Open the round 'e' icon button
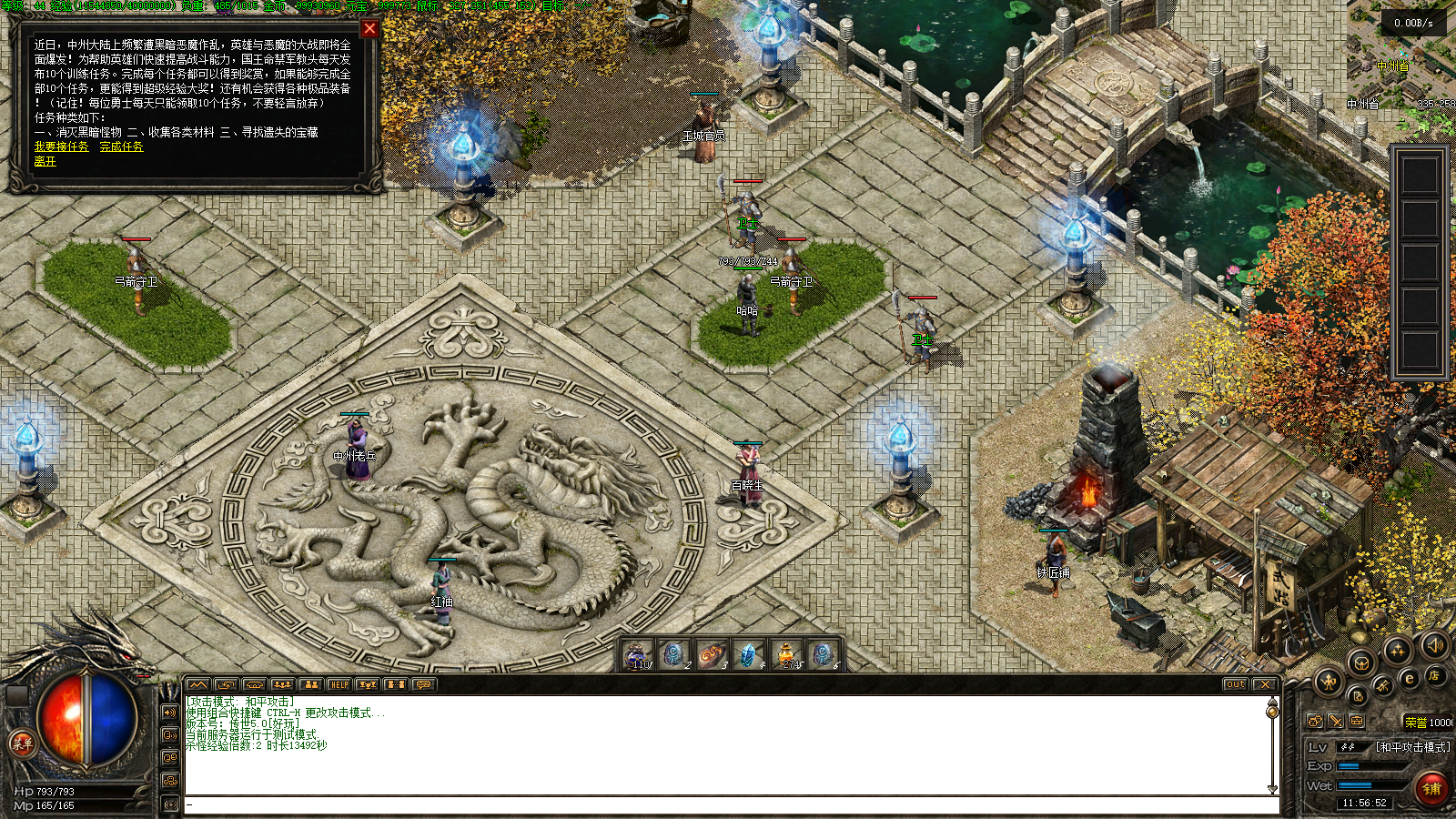Screen dimensions: 1456x819 click(1410, 678)
